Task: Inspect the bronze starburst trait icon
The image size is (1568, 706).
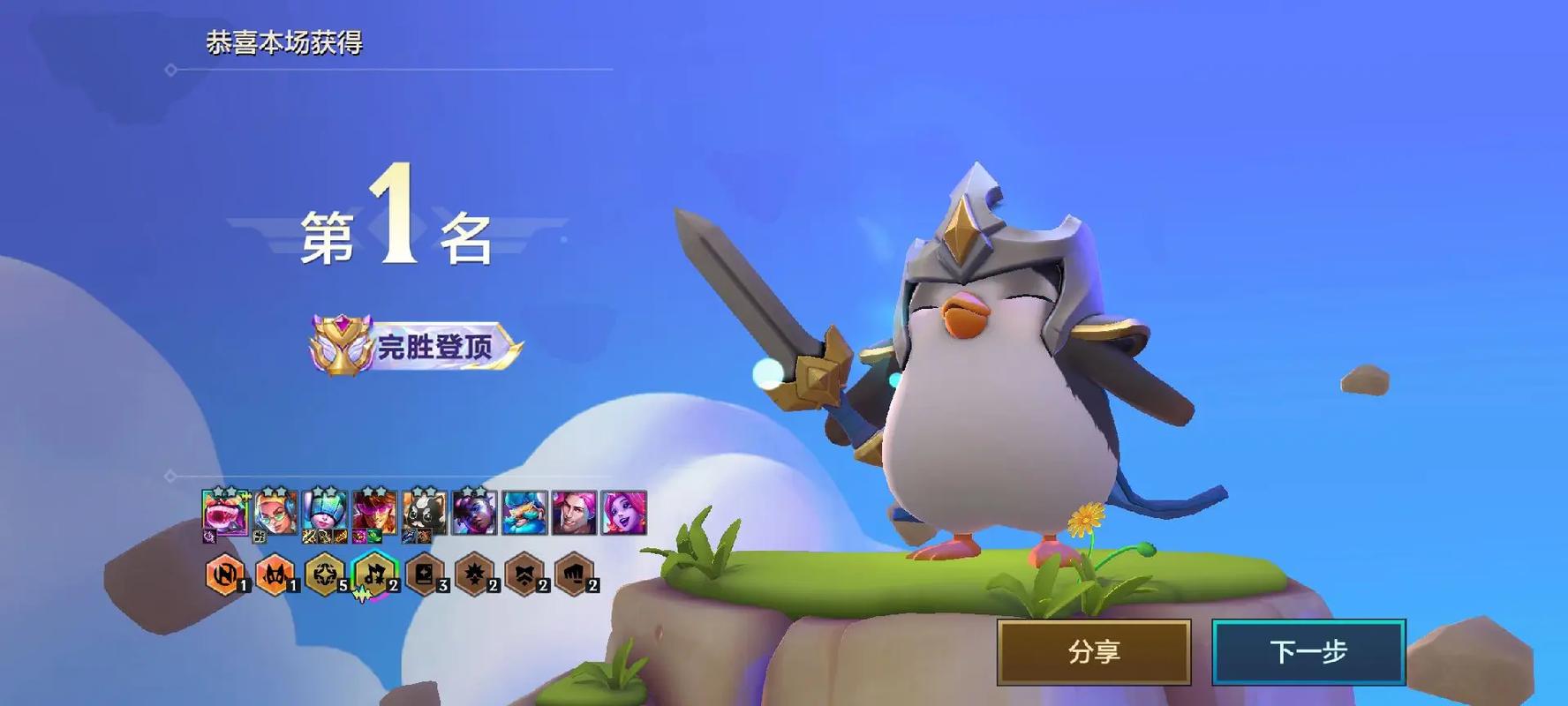Action: (474, 575)
